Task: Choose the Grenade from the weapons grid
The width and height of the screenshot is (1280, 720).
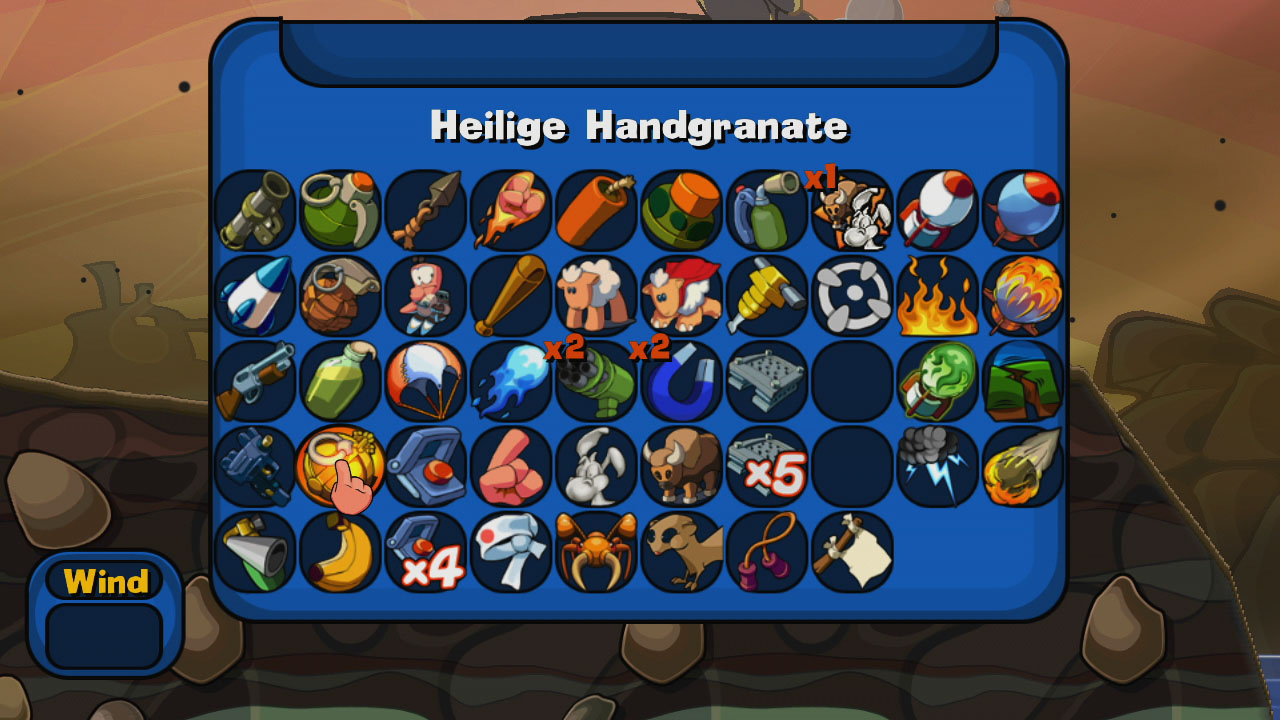Action: tap(338, 210)
